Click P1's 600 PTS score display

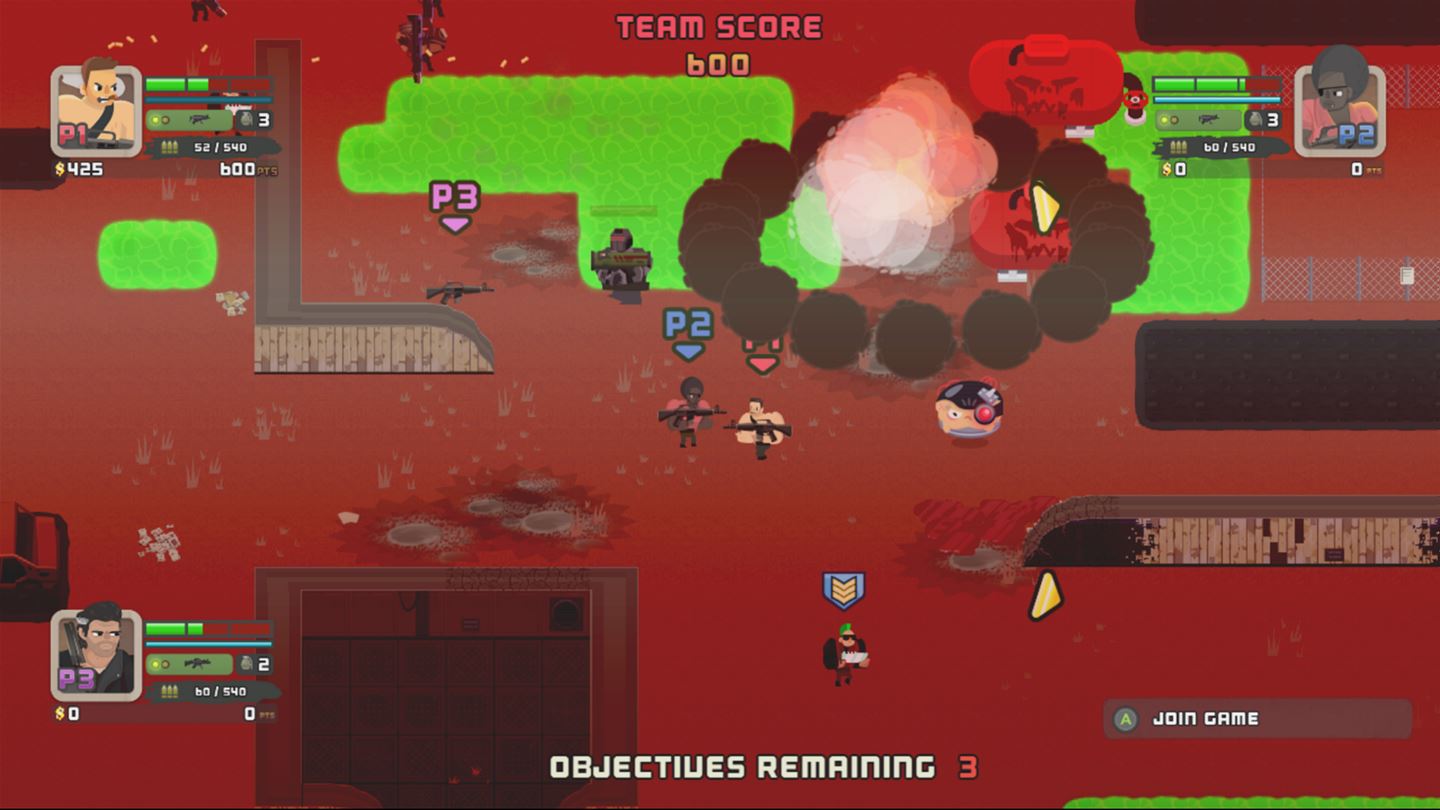(x=239, y=168)
